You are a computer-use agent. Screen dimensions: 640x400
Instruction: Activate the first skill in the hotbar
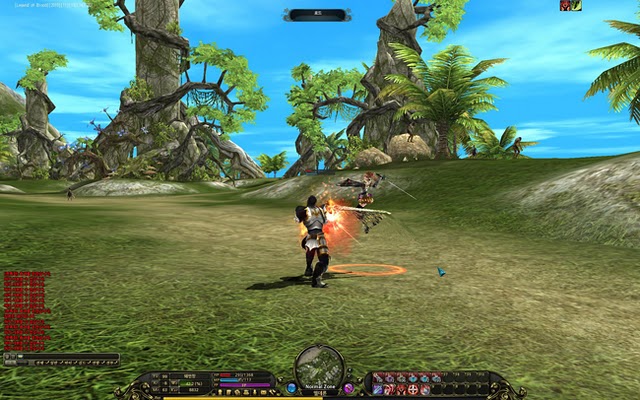(379, 378)
